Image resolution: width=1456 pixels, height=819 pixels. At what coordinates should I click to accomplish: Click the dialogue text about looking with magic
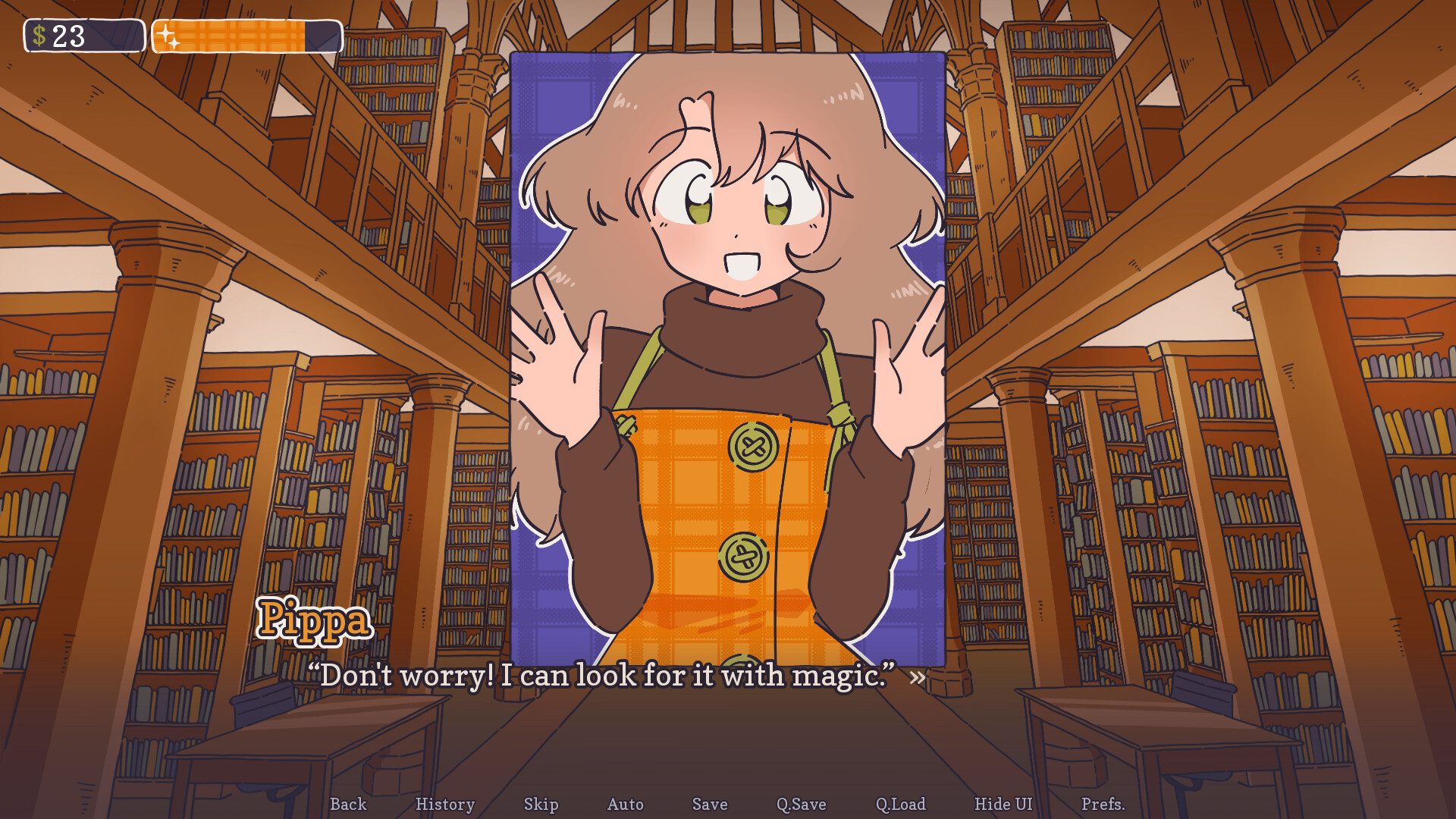tap(603, 676)
